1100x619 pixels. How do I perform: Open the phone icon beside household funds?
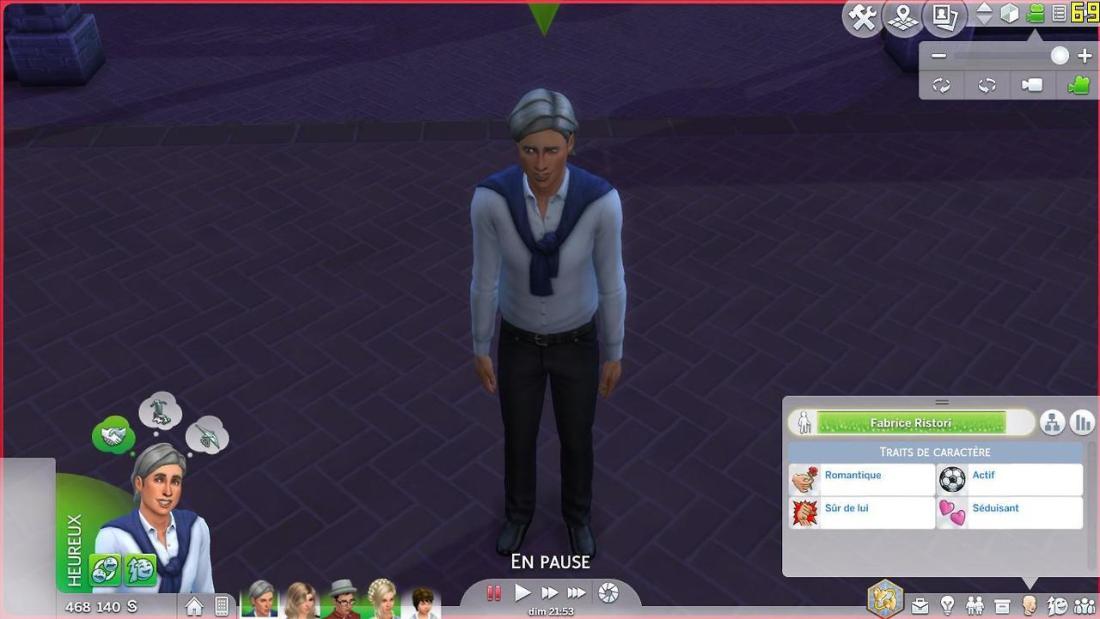tap(222, 606)
